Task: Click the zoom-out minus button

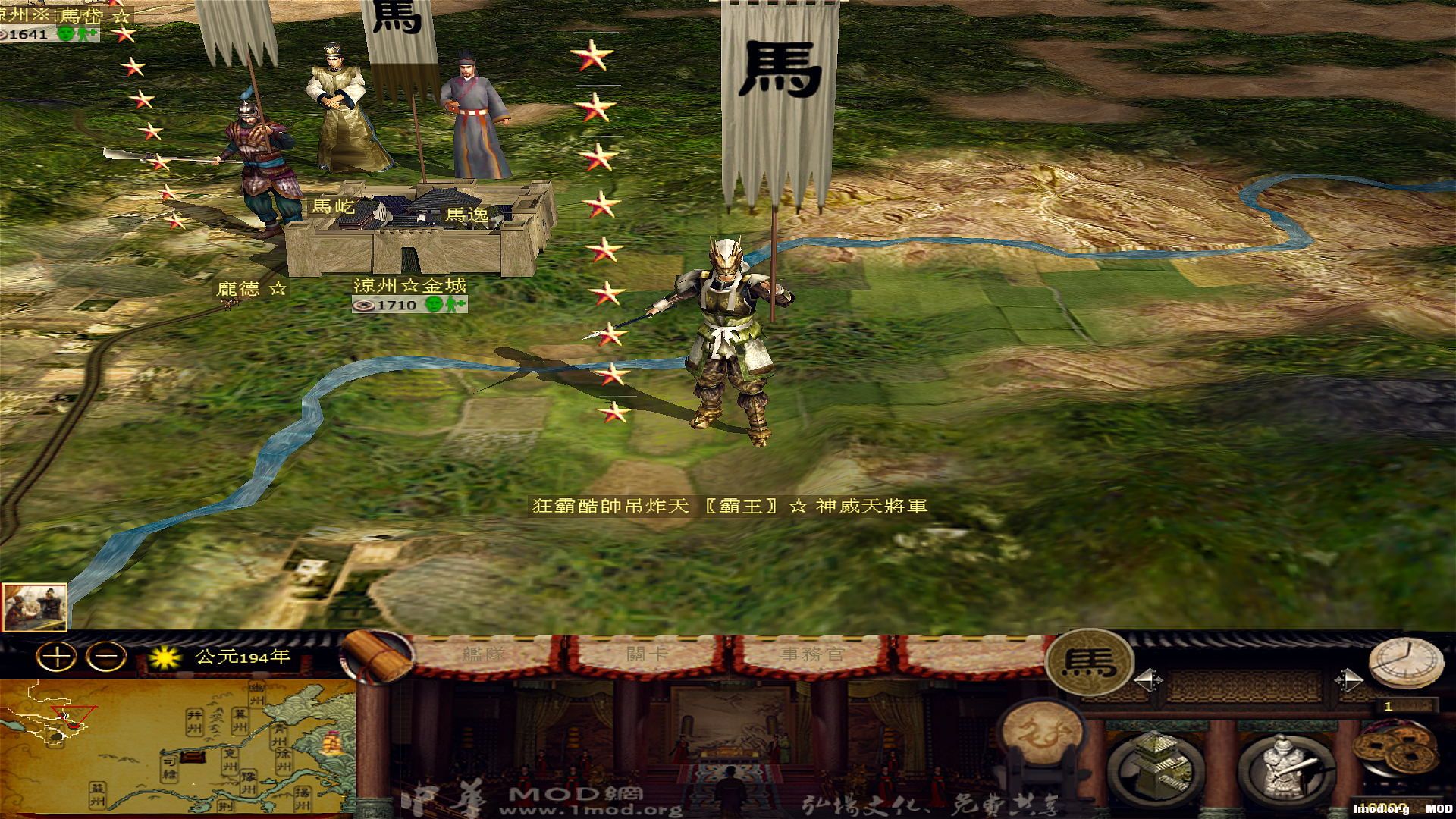Action: 106,656
